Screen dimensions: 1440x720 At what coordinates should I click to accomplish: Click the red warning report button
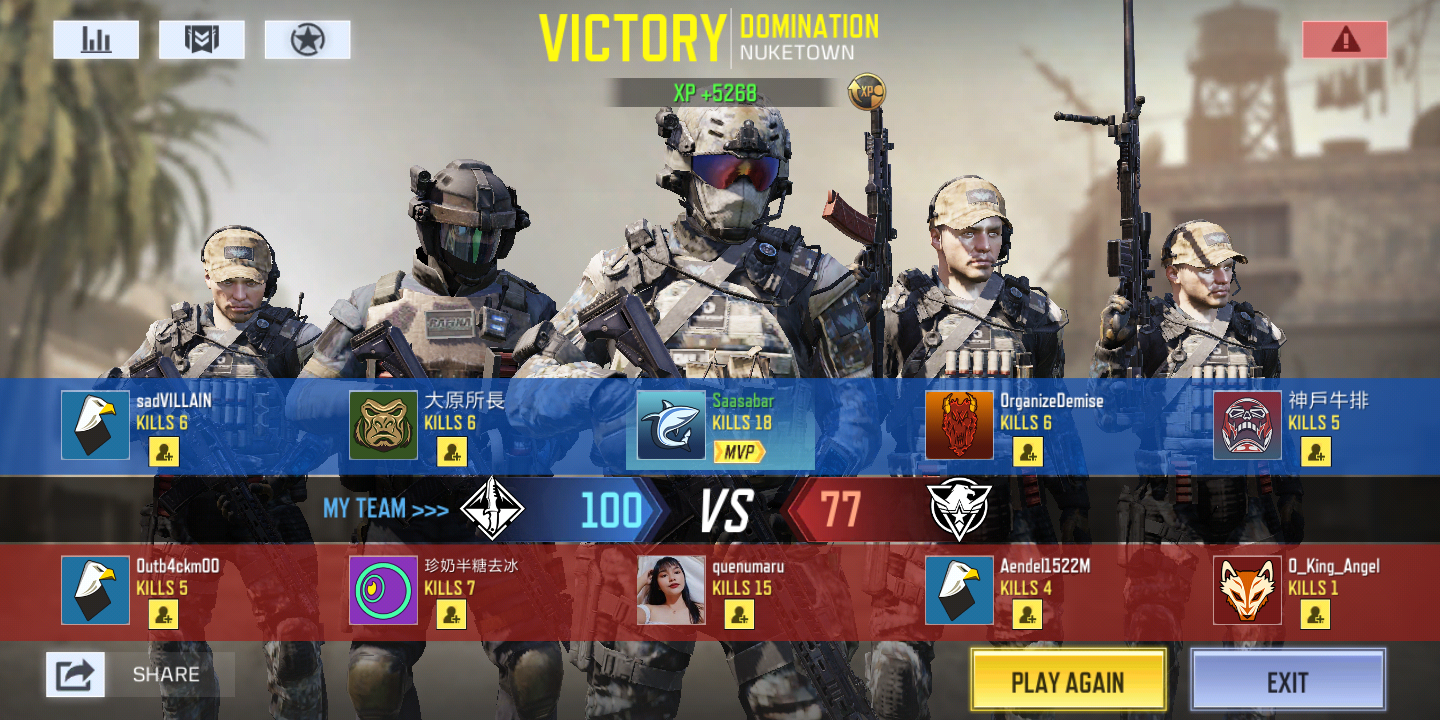point(1344,40)
